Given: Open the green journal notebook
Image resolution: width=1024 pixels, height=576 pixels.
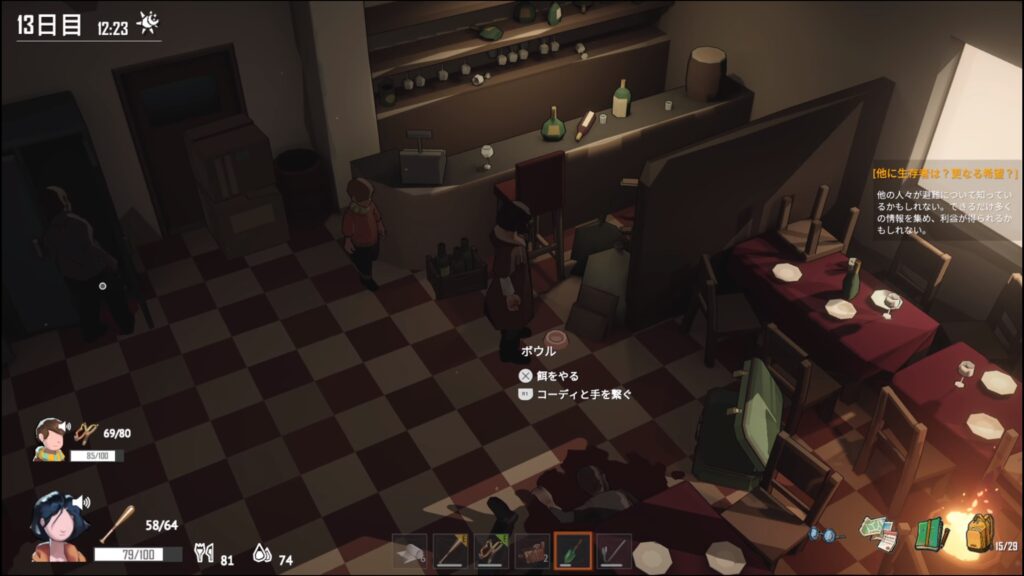Looking at the screenshot, I should (x=930, y=534).
